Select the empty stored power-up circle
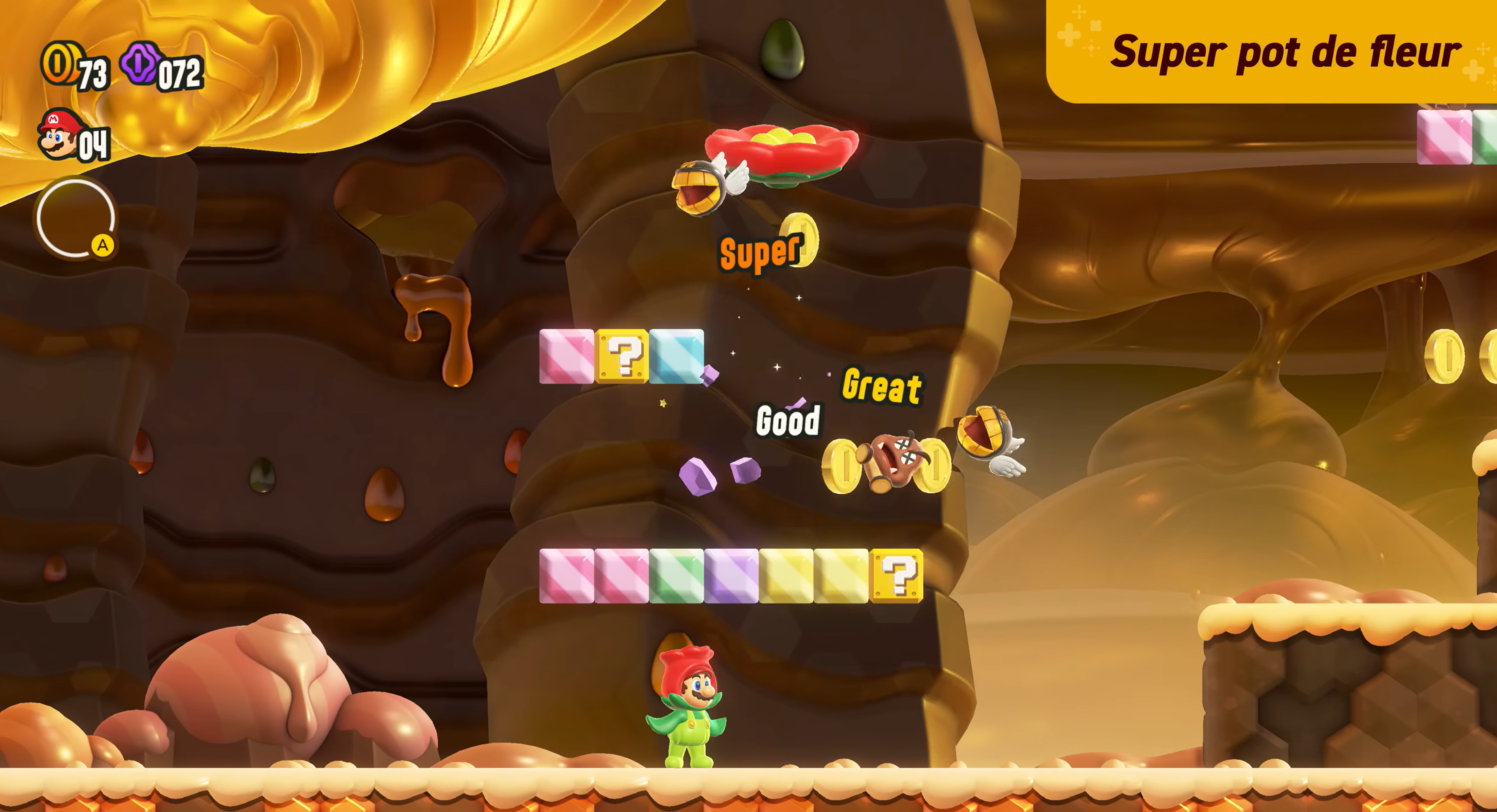This screenshot has height=812, width=1497. click(75, 218)
